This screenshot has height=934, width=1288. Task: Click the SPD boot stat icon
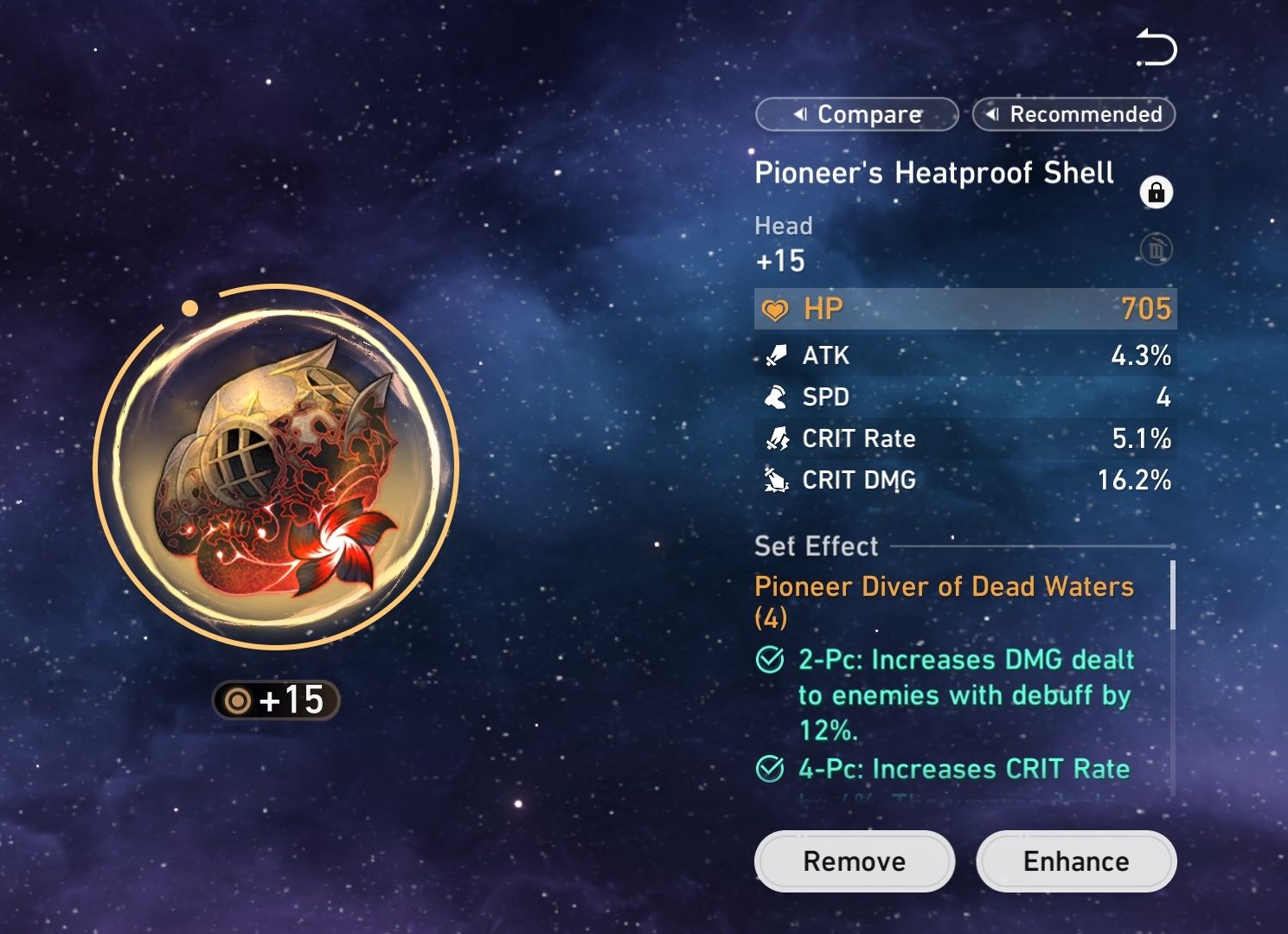[774, 397]
